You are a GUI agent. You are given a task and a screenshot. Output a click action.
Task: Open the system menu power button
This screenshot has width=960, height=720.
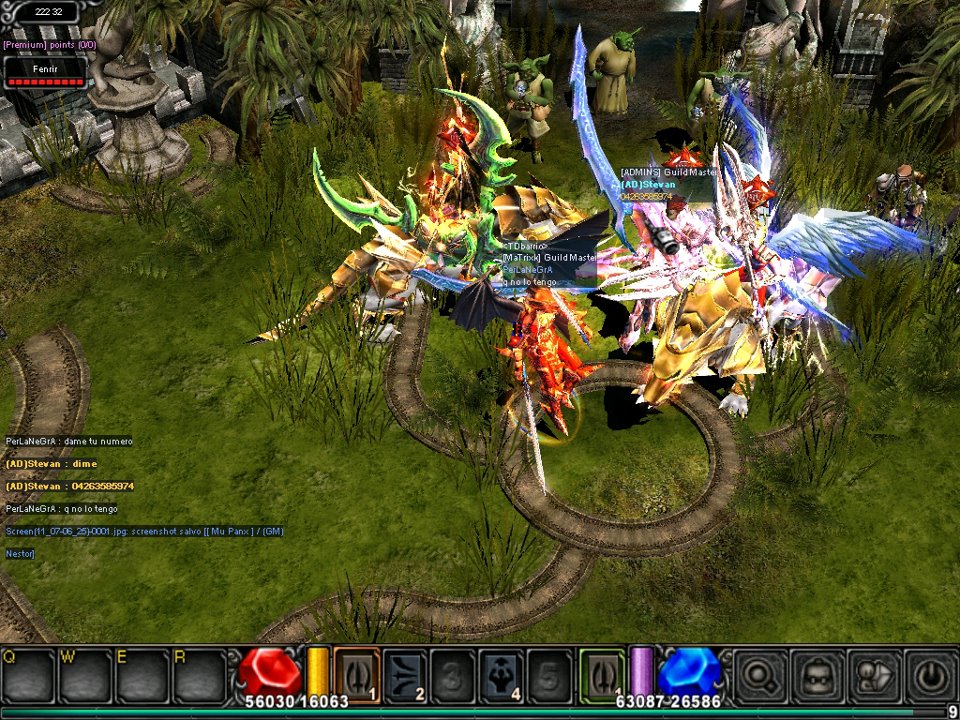click(930, 675)
